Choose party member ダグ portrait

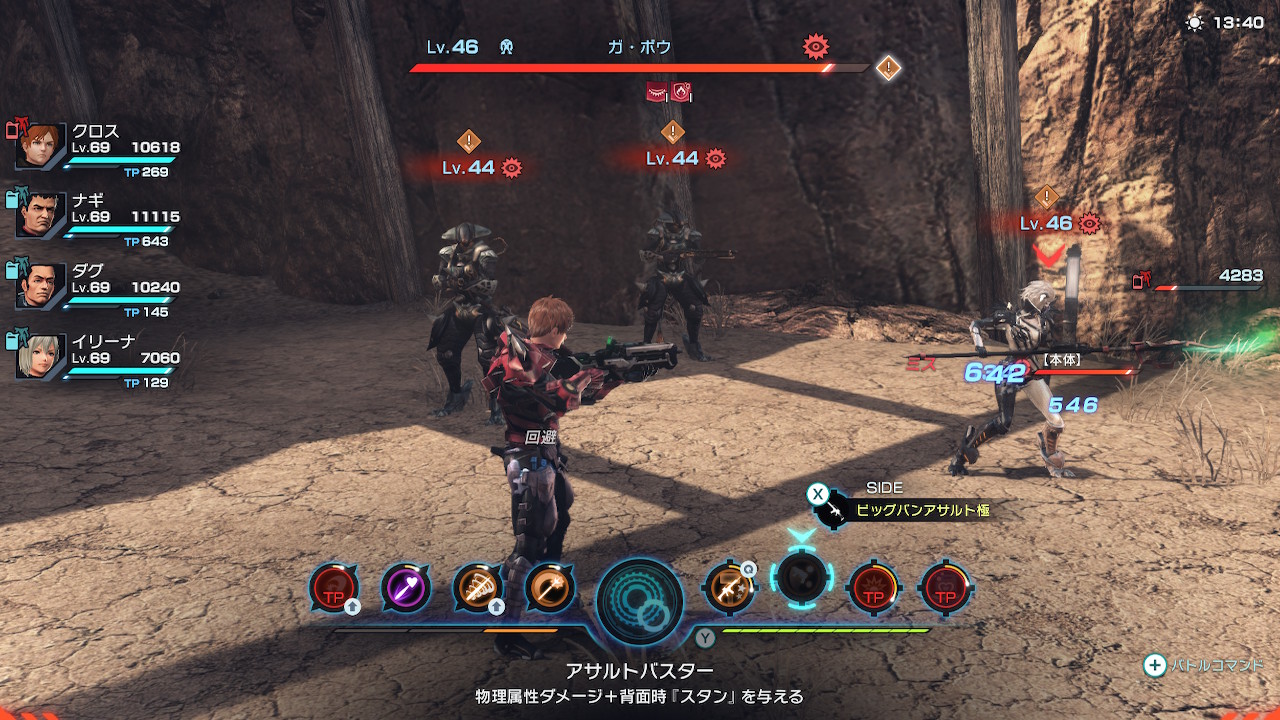pyautogui.click(x=41, y=285)
